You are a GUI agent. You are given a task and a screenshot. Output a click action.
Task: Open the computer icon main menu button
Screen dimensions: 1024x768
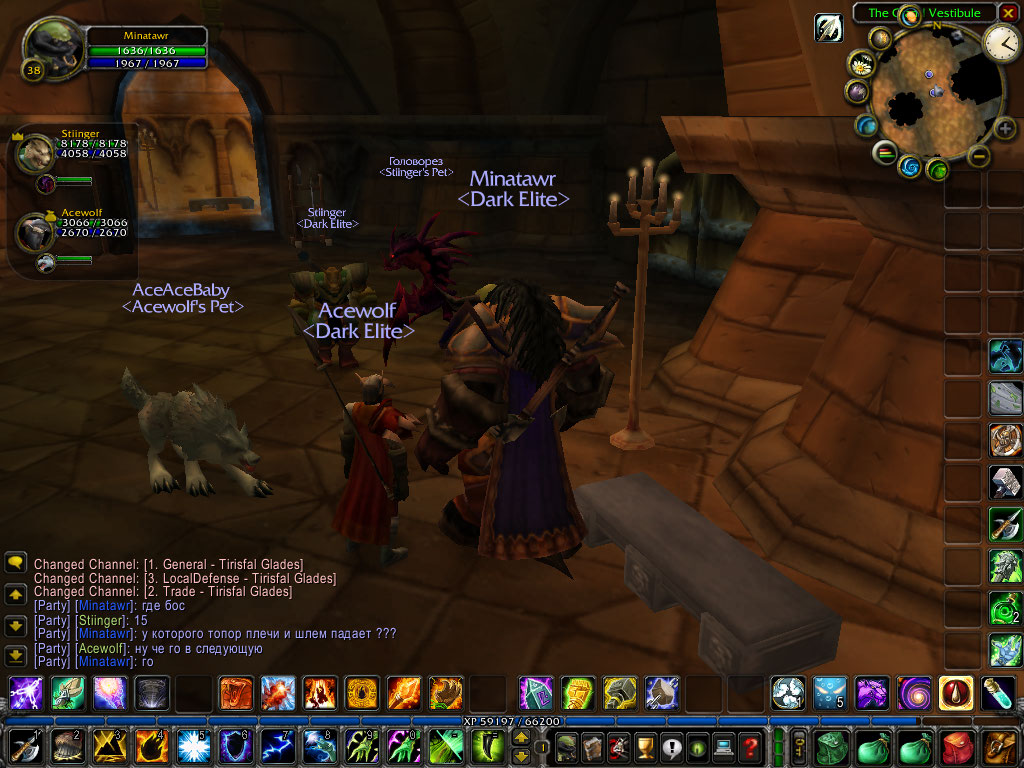[x=723, y=747]
